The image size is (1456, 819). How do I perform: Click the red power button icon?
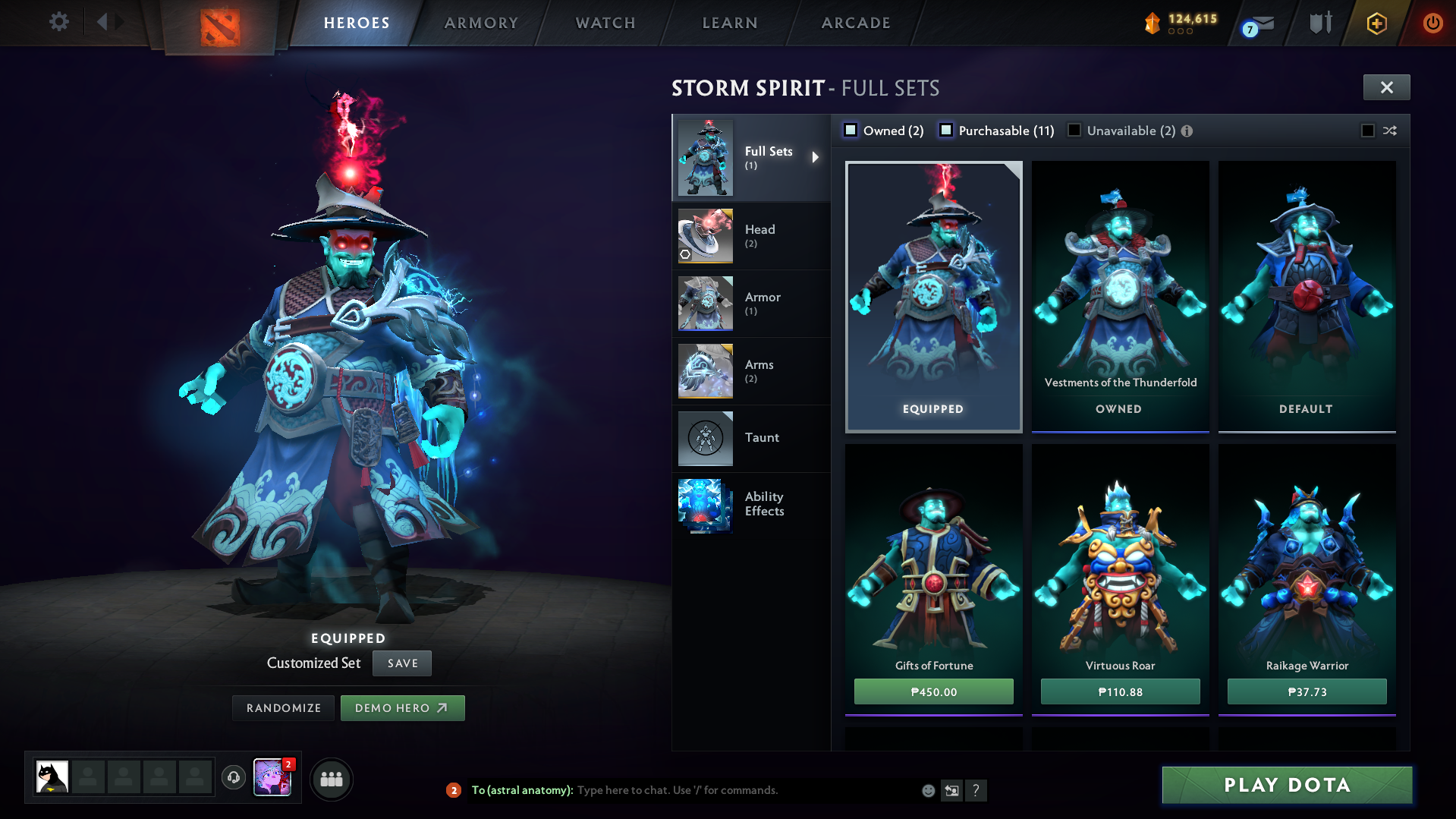[1432, 23]
